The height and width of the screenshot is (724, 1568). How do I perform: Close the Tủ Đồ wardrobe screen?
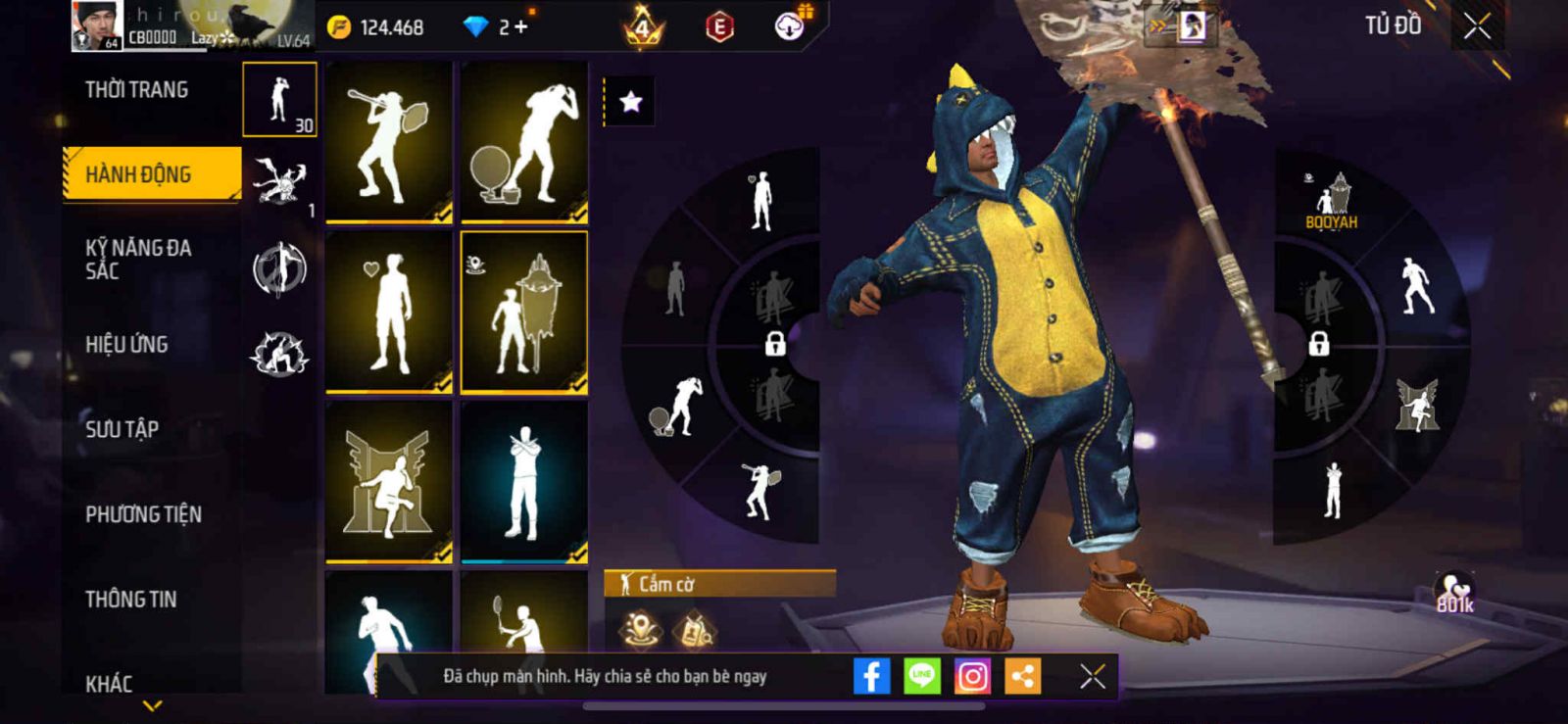1477,26
